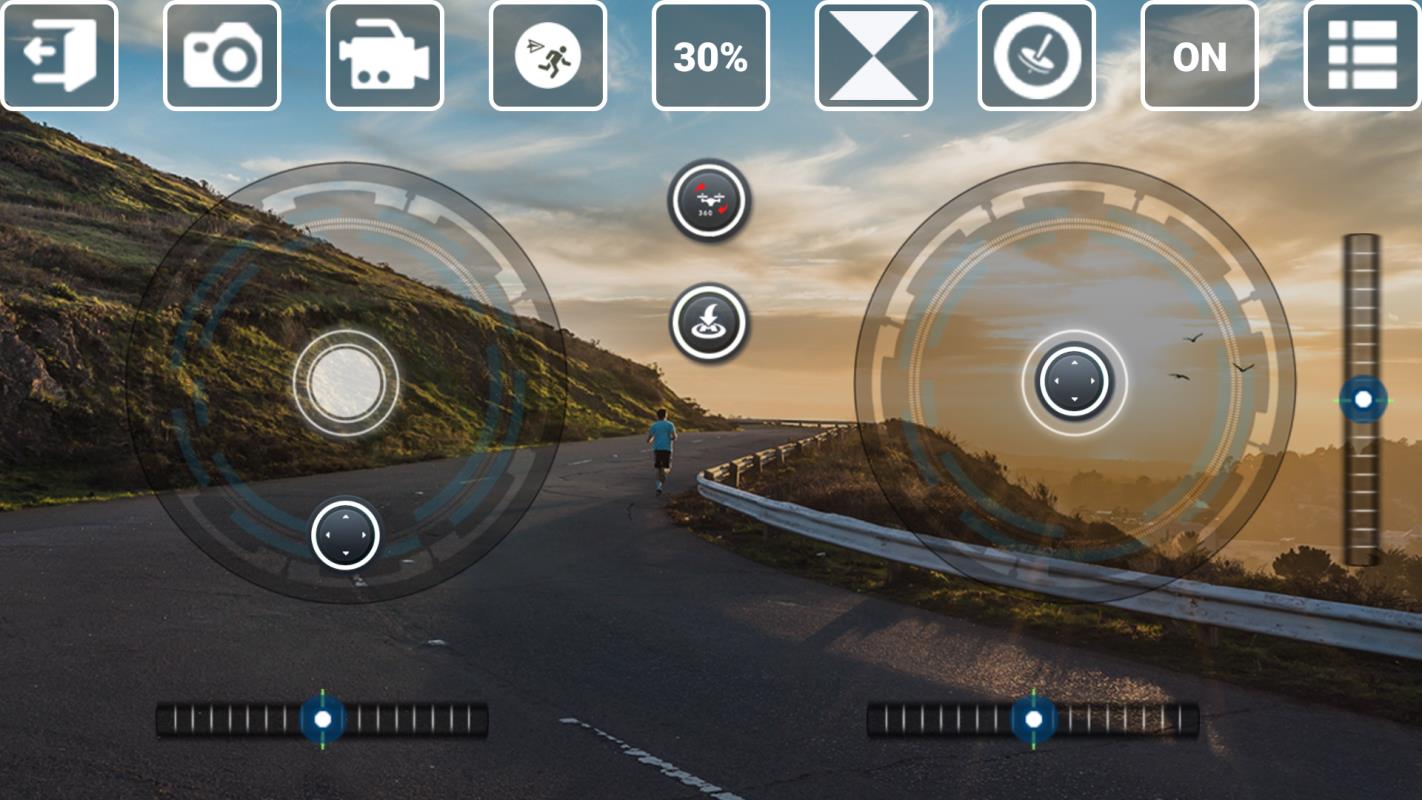Start video recording with camcorder button

point(385,56)
